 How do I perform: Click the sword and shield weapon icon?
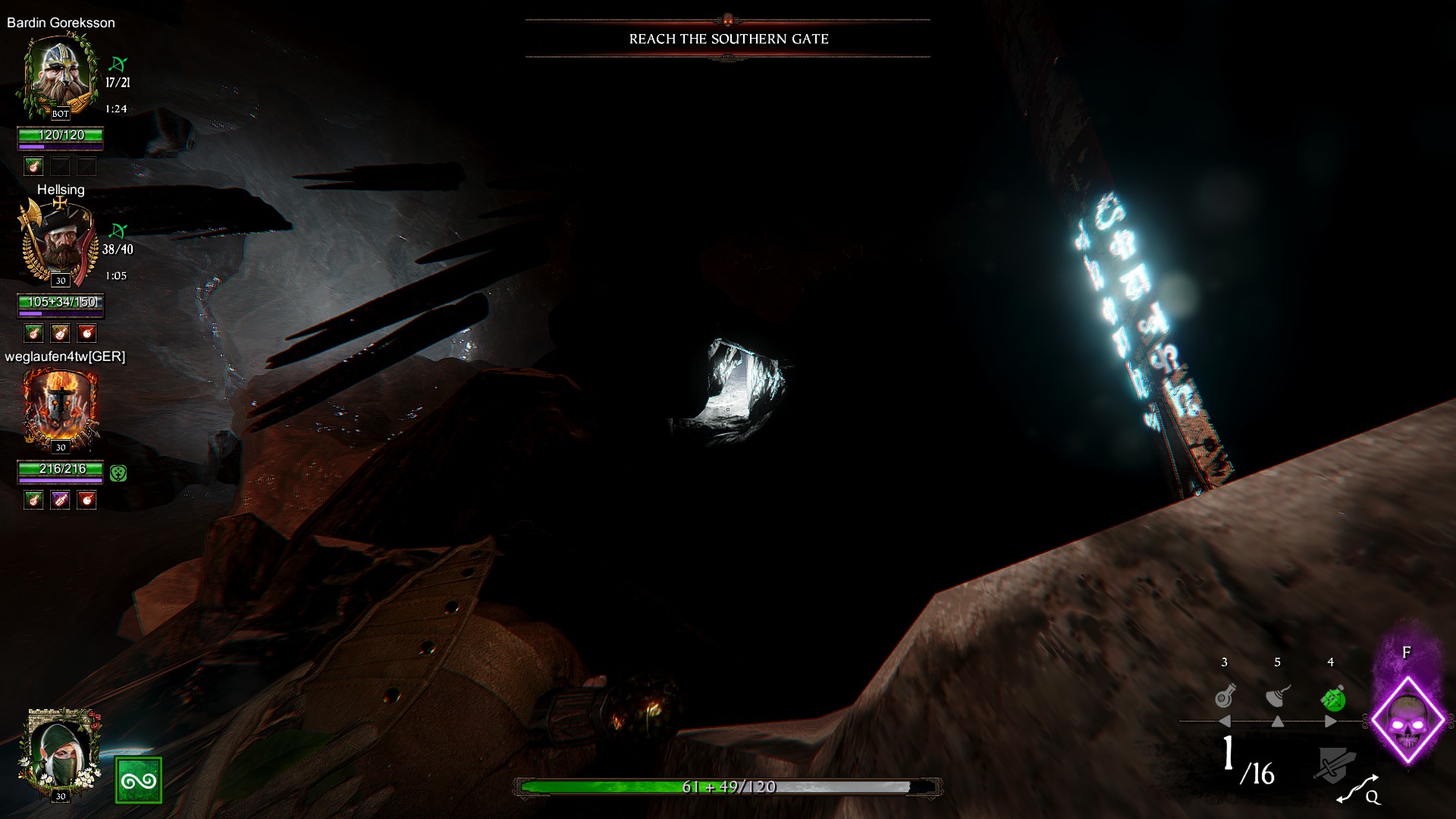(1333, 766)
